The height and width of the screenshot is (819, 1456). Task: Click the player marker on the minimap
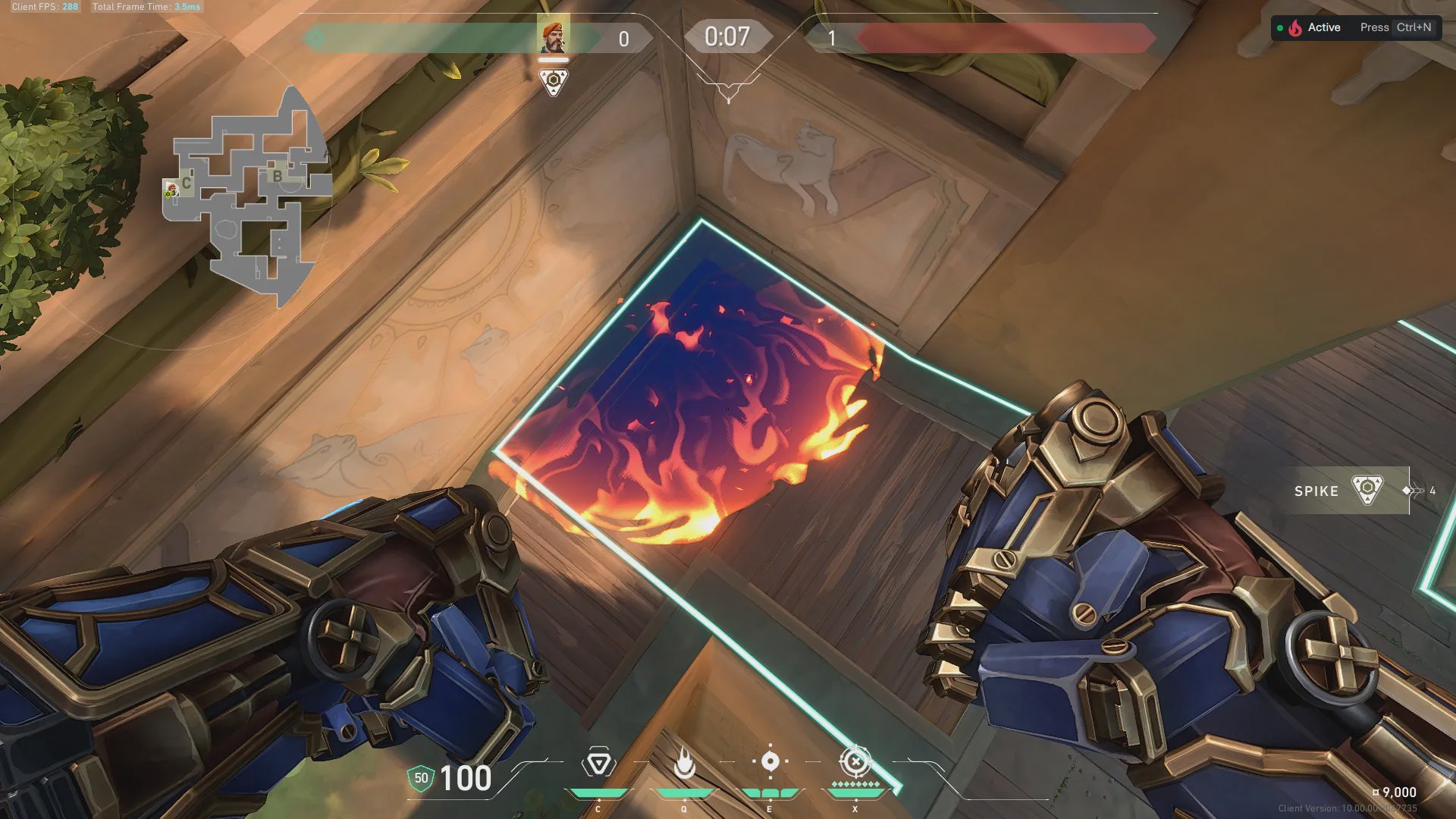(171, 189)
